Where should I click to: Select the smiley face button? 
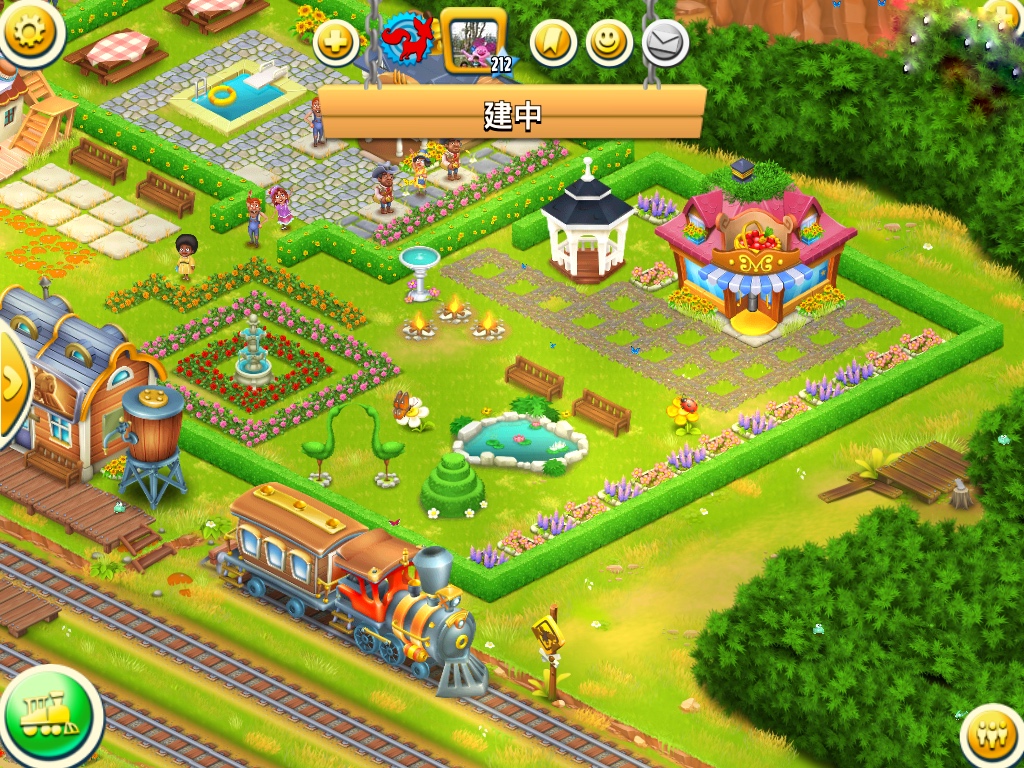[609, 43]
